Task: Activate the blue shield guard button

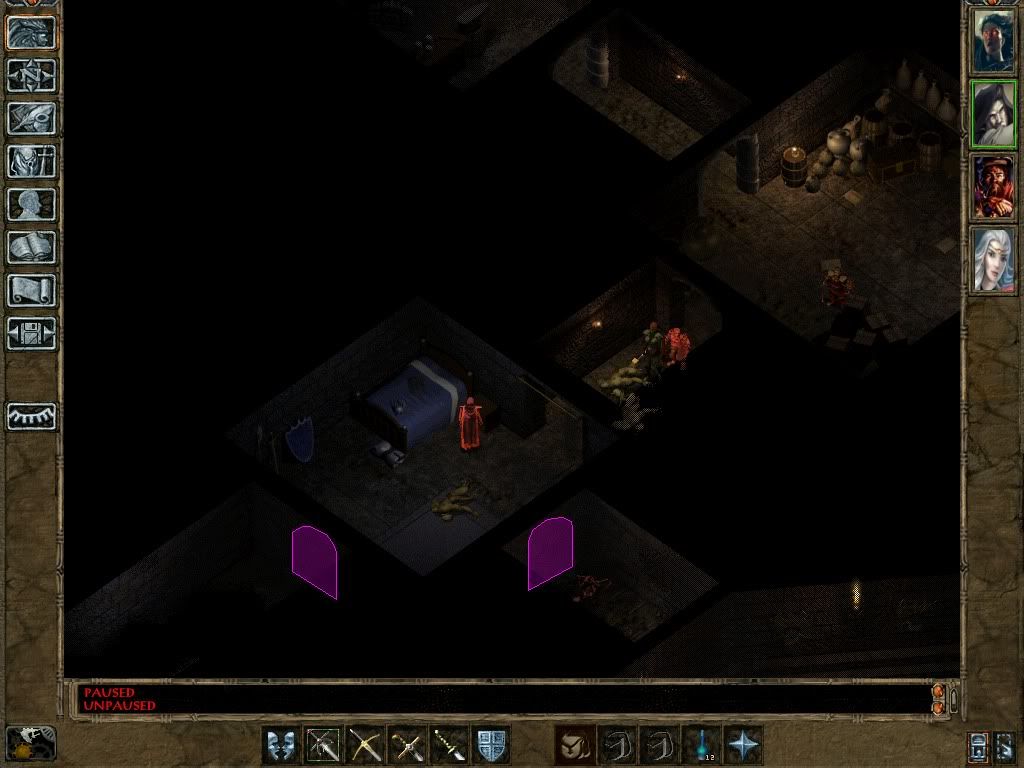Action: pos(491,745)
